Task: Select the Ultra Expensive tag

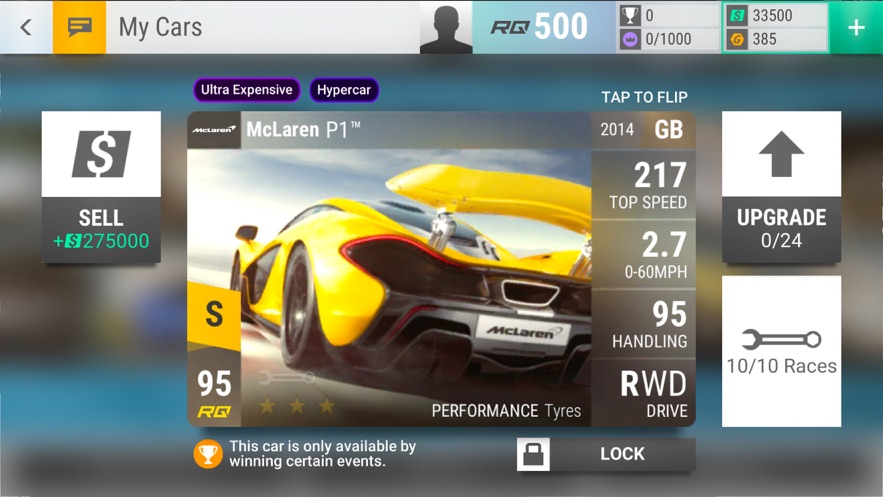Action: [246, 90]
